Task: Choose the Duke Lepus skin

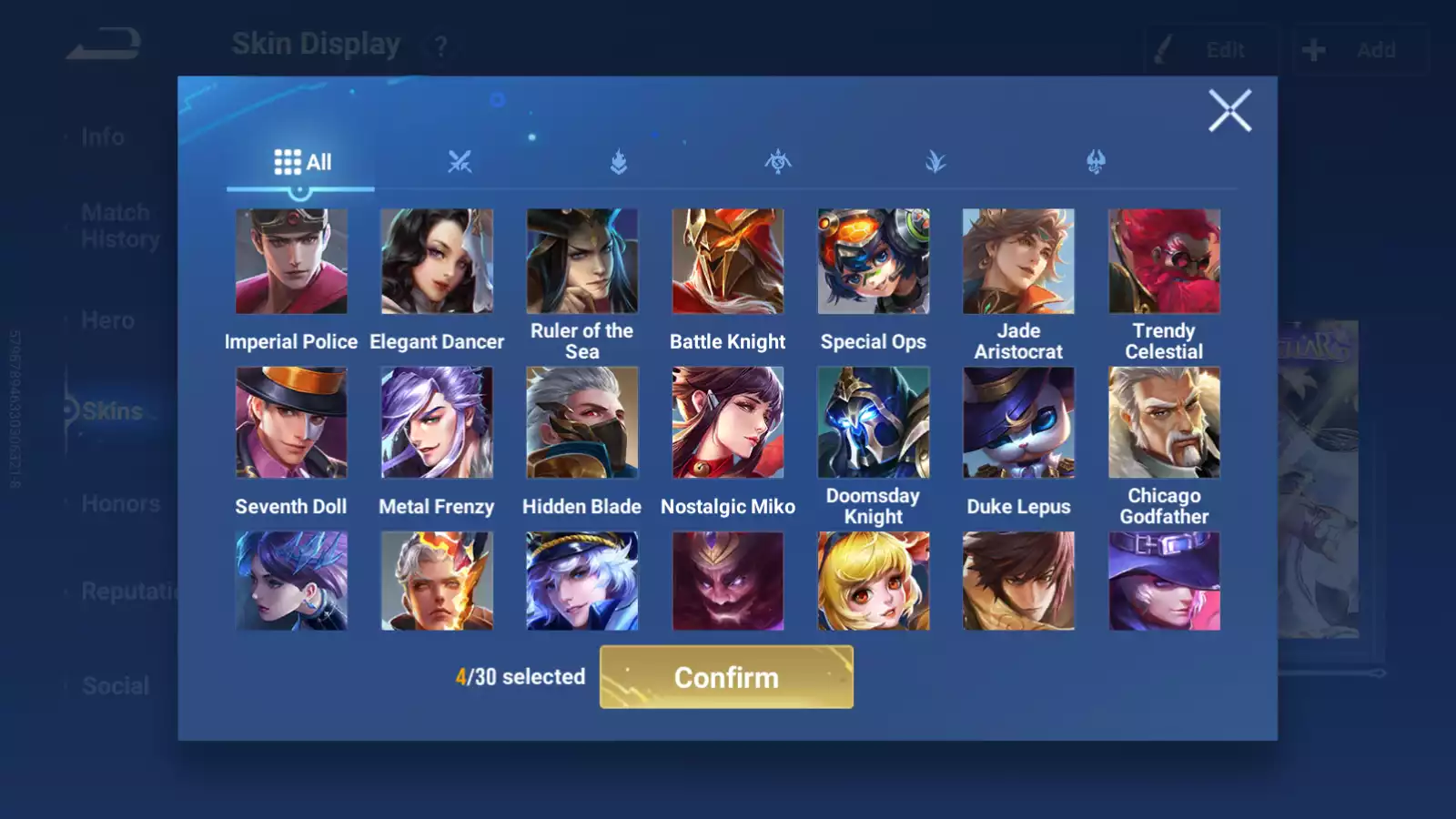Action: tap(1018, 422)
